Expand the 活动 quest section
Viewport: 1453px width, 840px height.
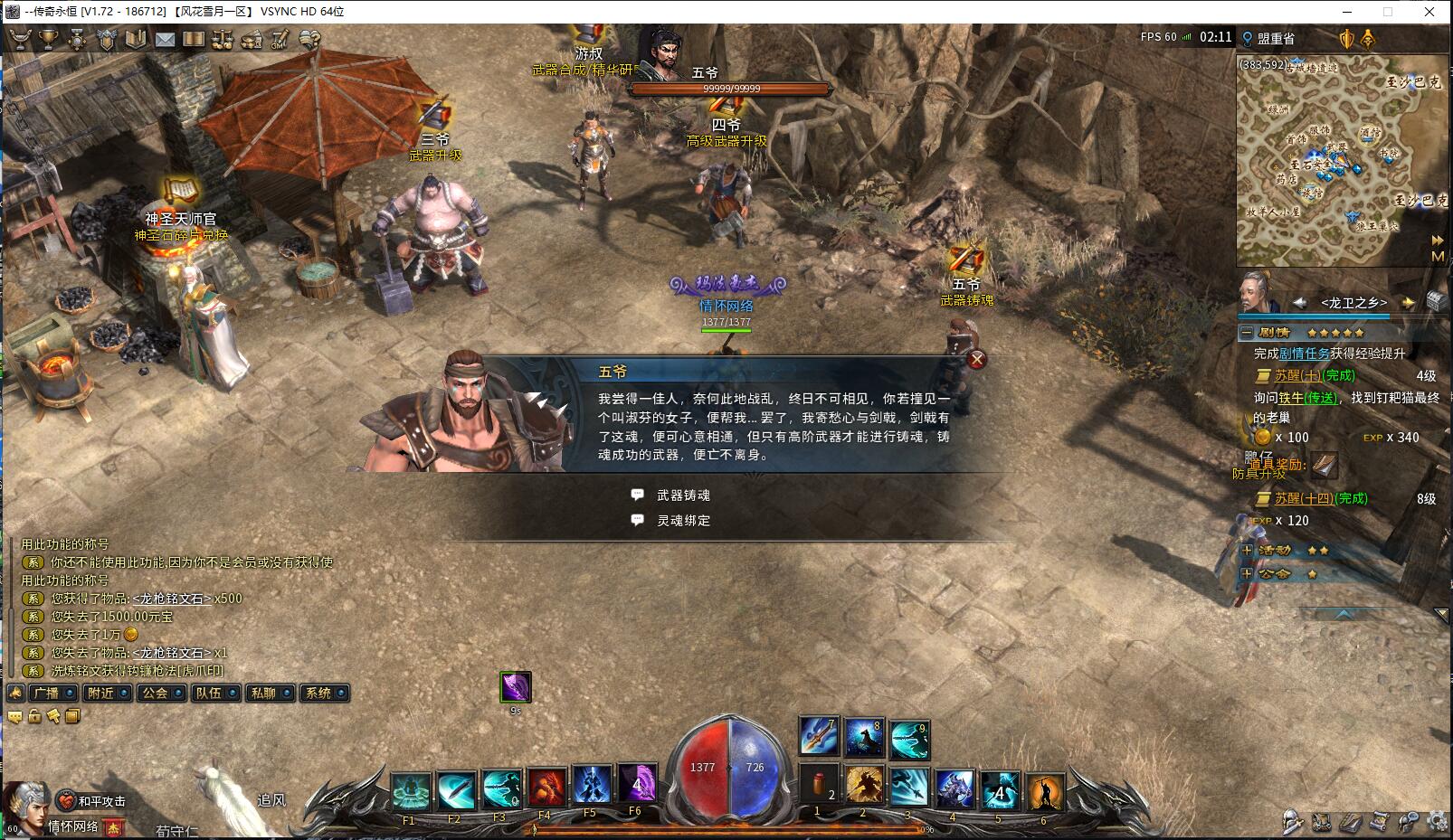pos(1247,550)
